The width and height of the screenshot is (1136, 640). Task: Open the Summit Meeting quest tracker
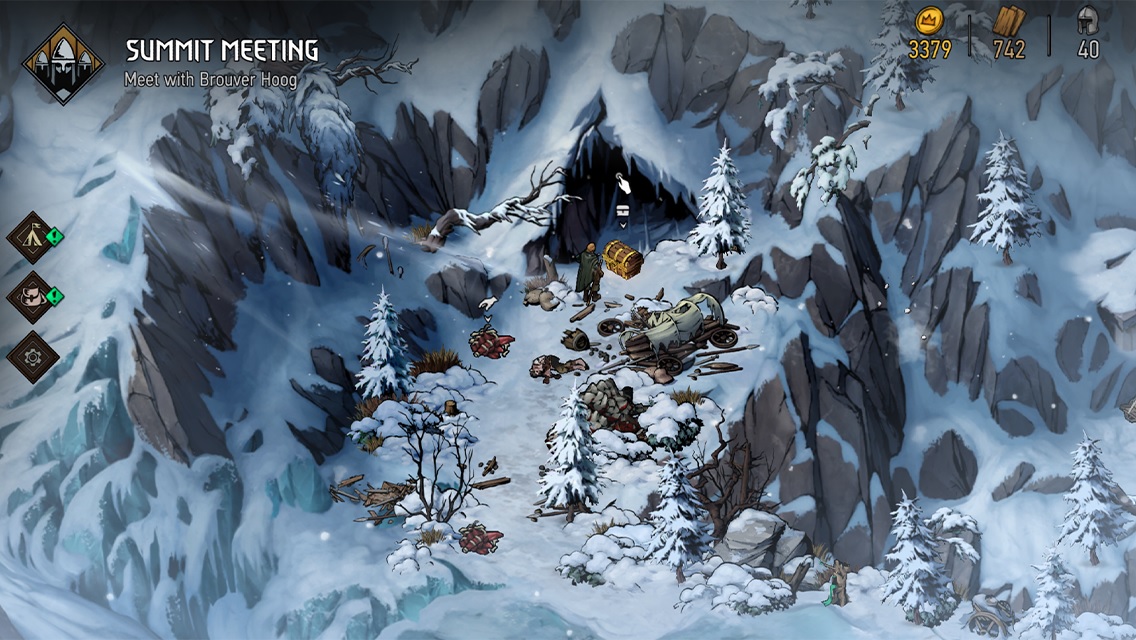click(63, 63)
